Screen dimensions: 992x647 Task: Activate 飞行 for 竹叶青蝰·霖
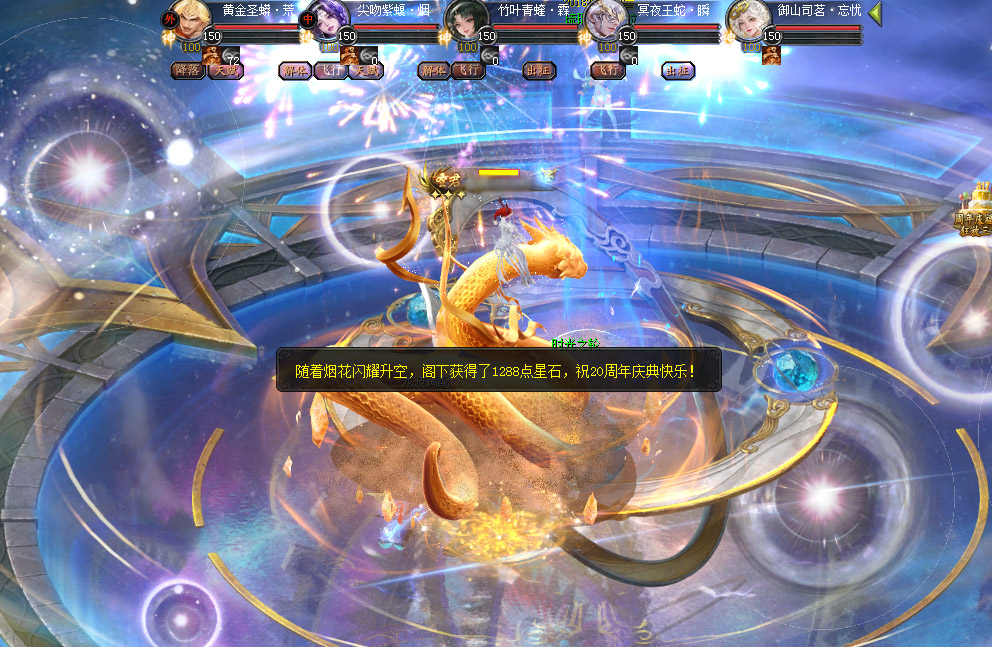pyautogui.click(x=468, y=71)
